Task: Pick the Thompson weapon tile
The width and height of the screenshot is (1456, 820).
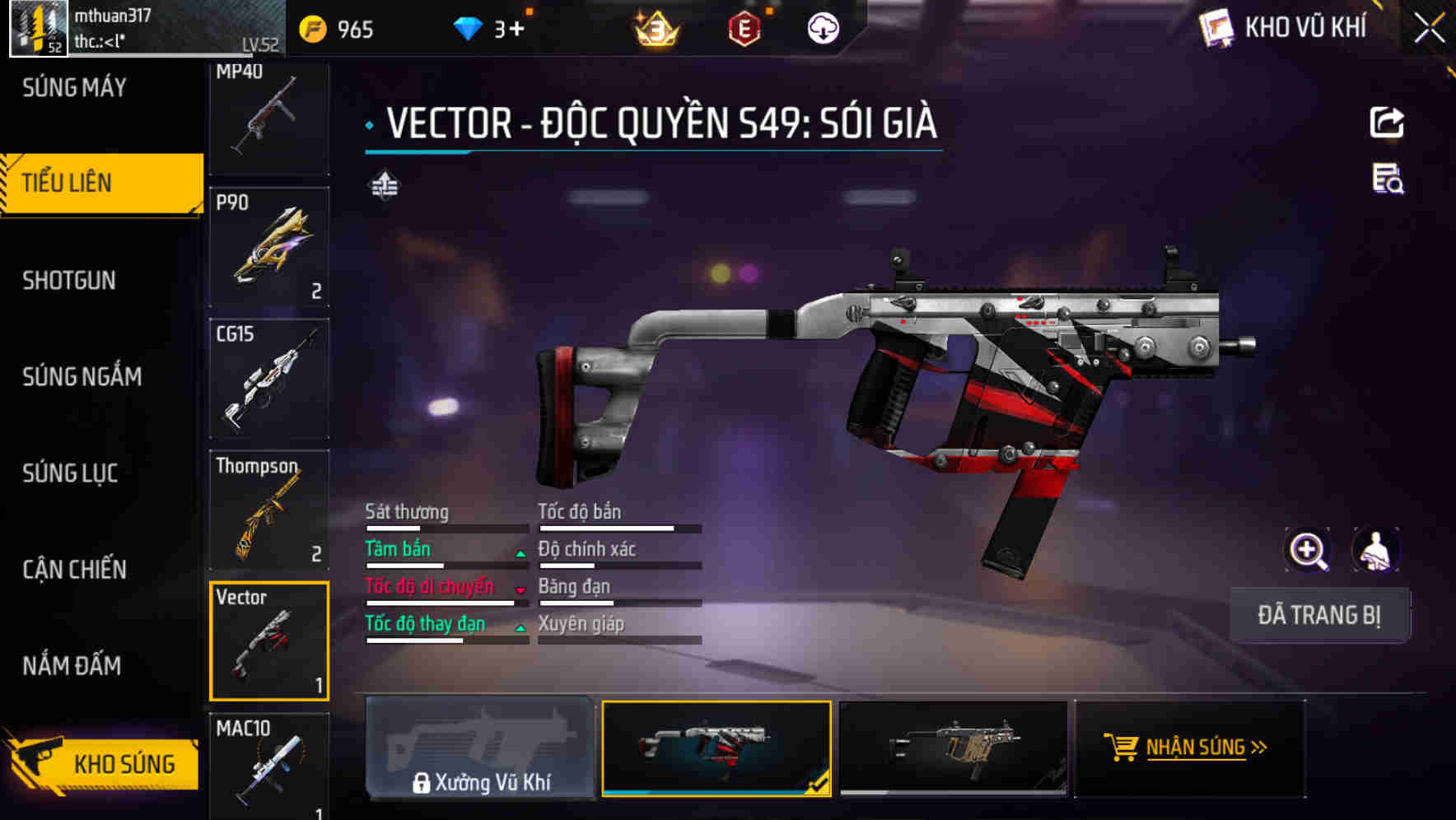Action: (269, 510)
